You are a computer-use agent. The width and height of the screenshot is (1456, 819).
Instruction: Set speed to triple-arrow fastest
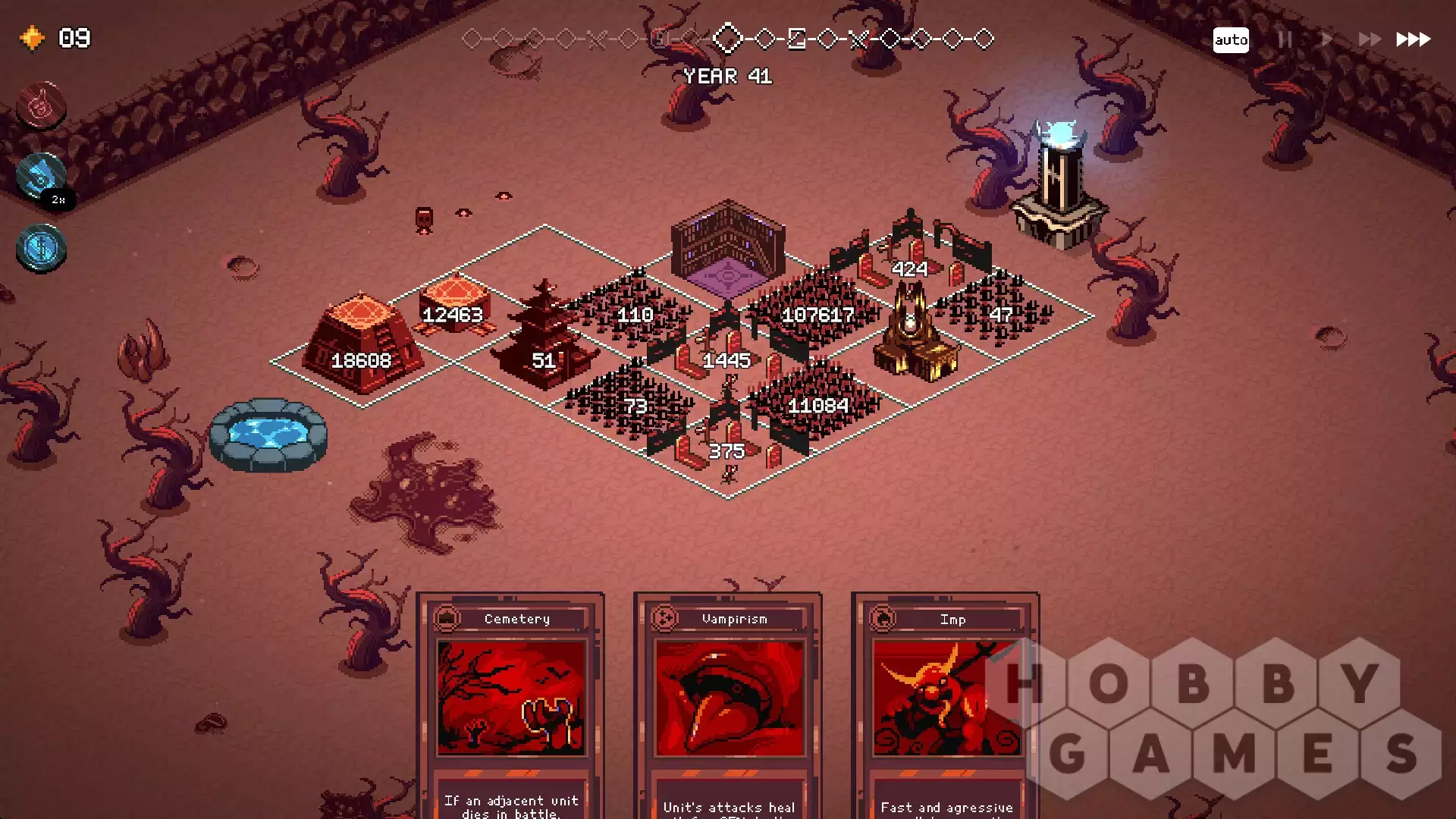pos(1413,39)
